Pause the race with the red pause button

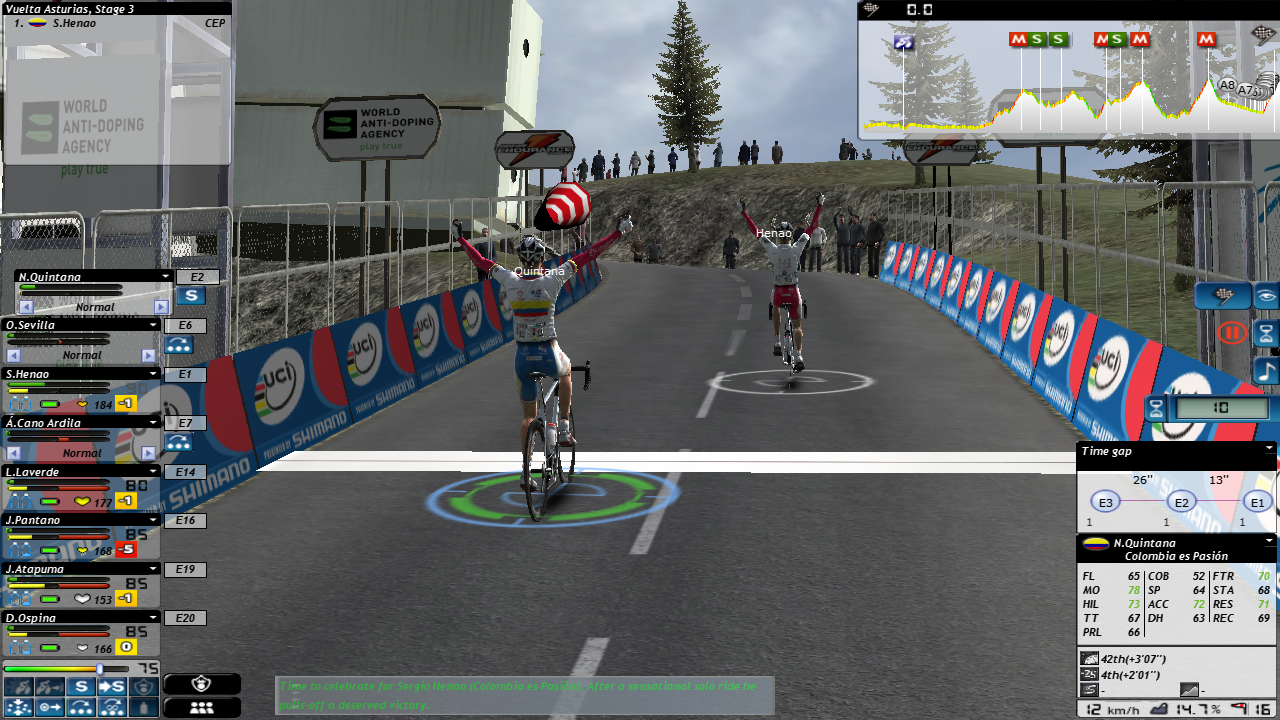tap(1232, 332)
